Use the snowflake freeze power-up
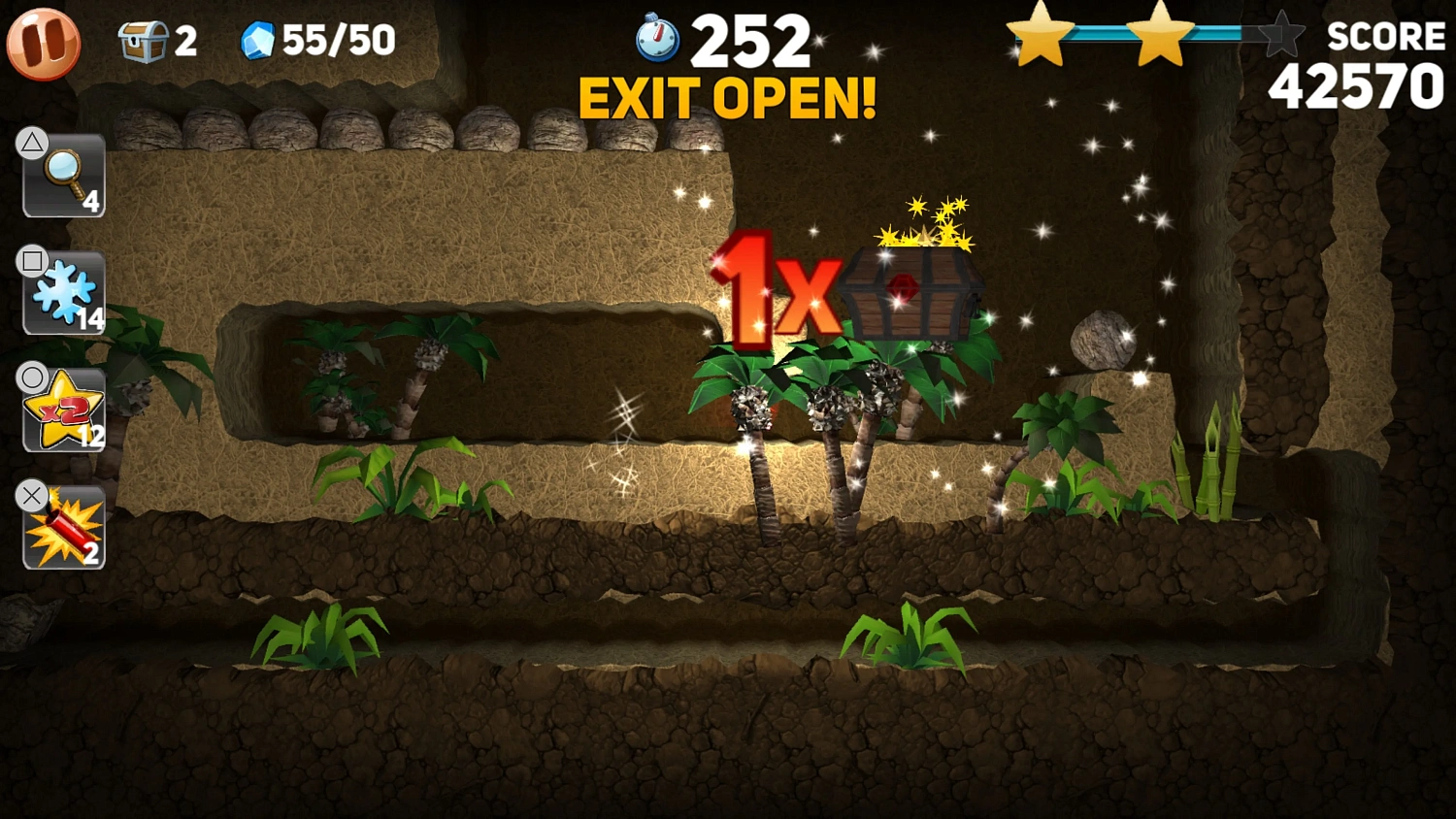Screen dimensions: 1456x819 (62, 293)
